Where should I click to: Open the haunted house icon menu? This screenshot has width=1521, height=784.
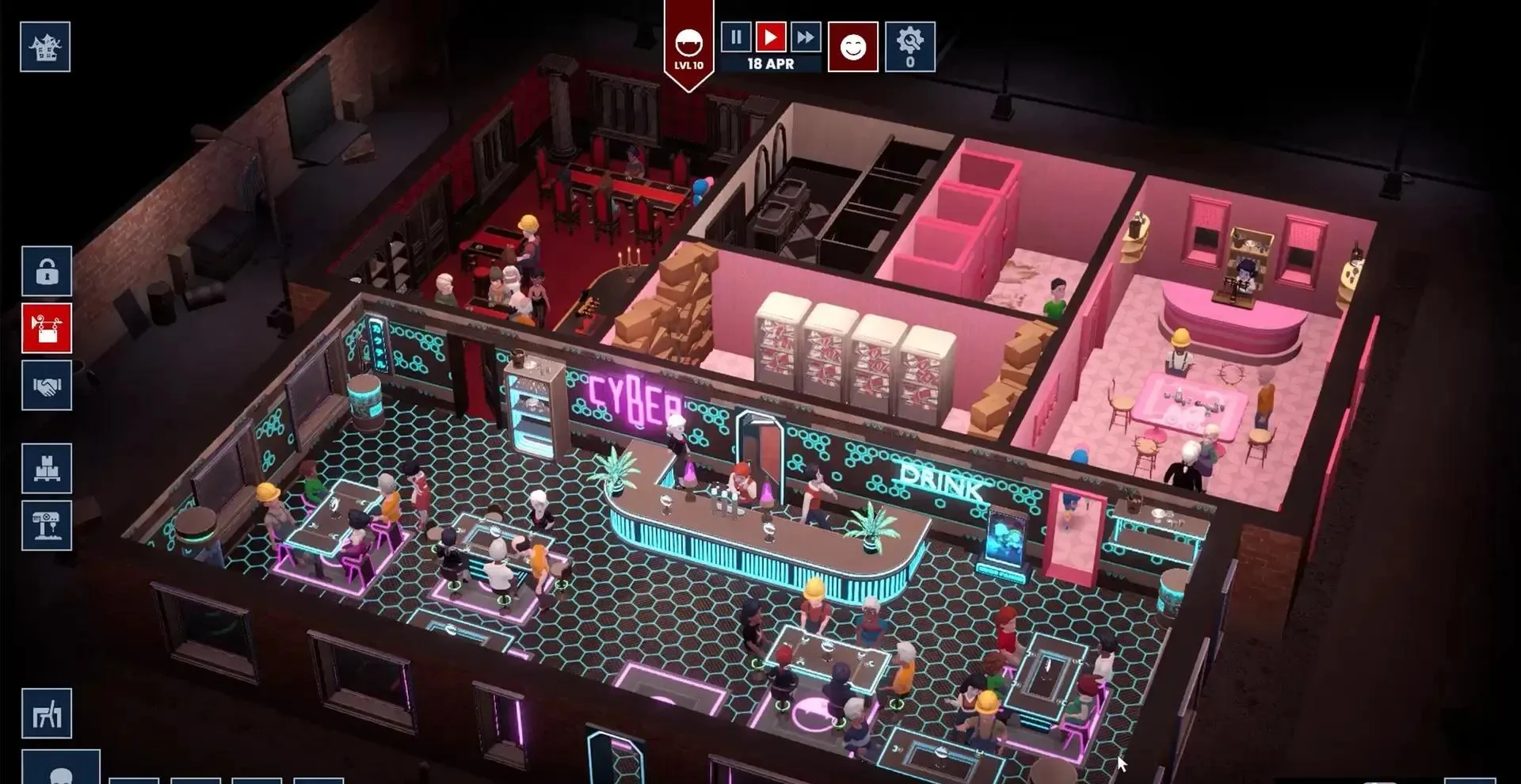45,47
